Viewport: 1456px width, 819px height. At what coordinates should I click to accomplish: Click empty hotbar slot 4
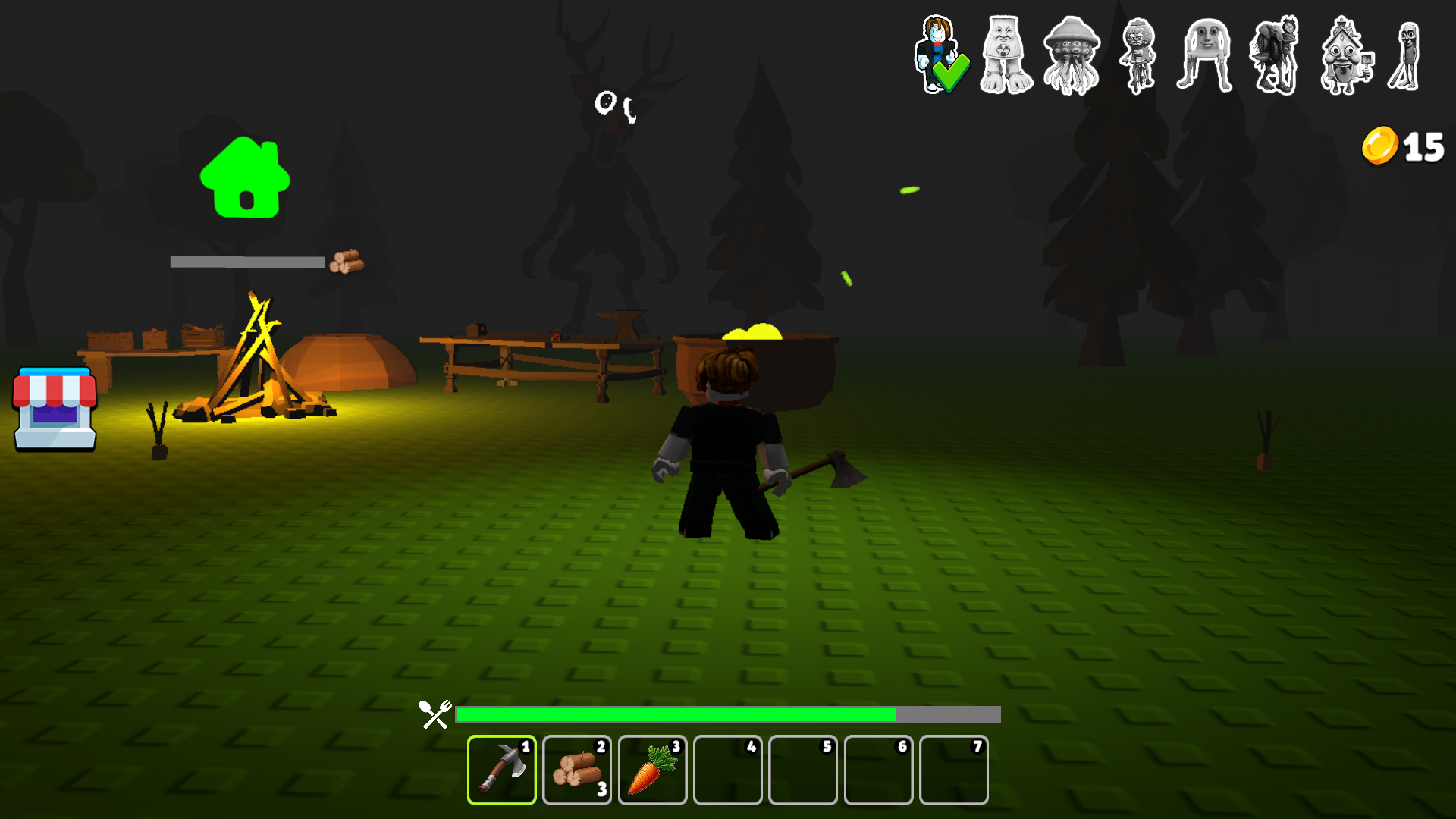point(727,770)
